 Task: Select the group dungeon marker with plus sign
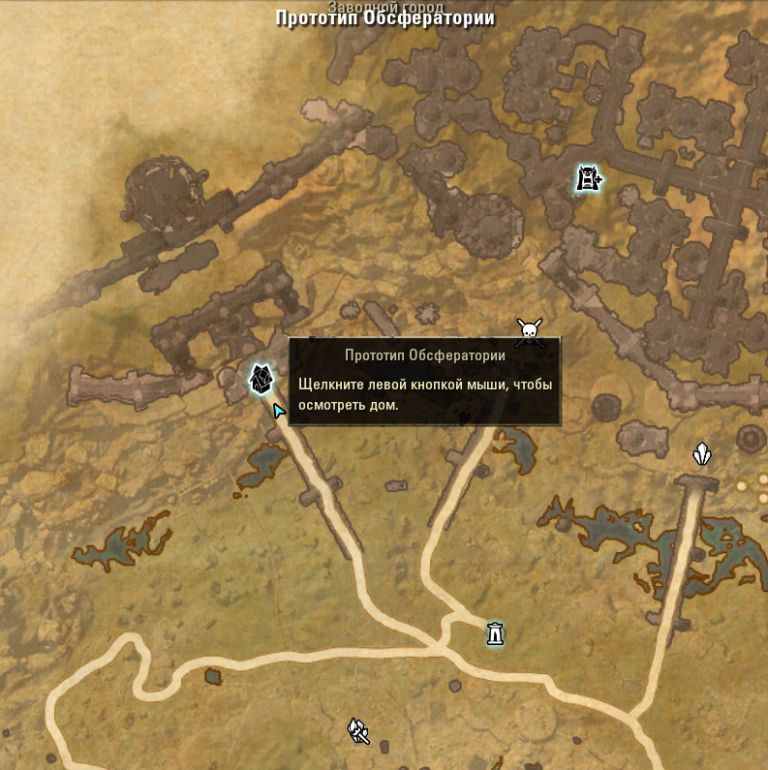click(589, 179)
